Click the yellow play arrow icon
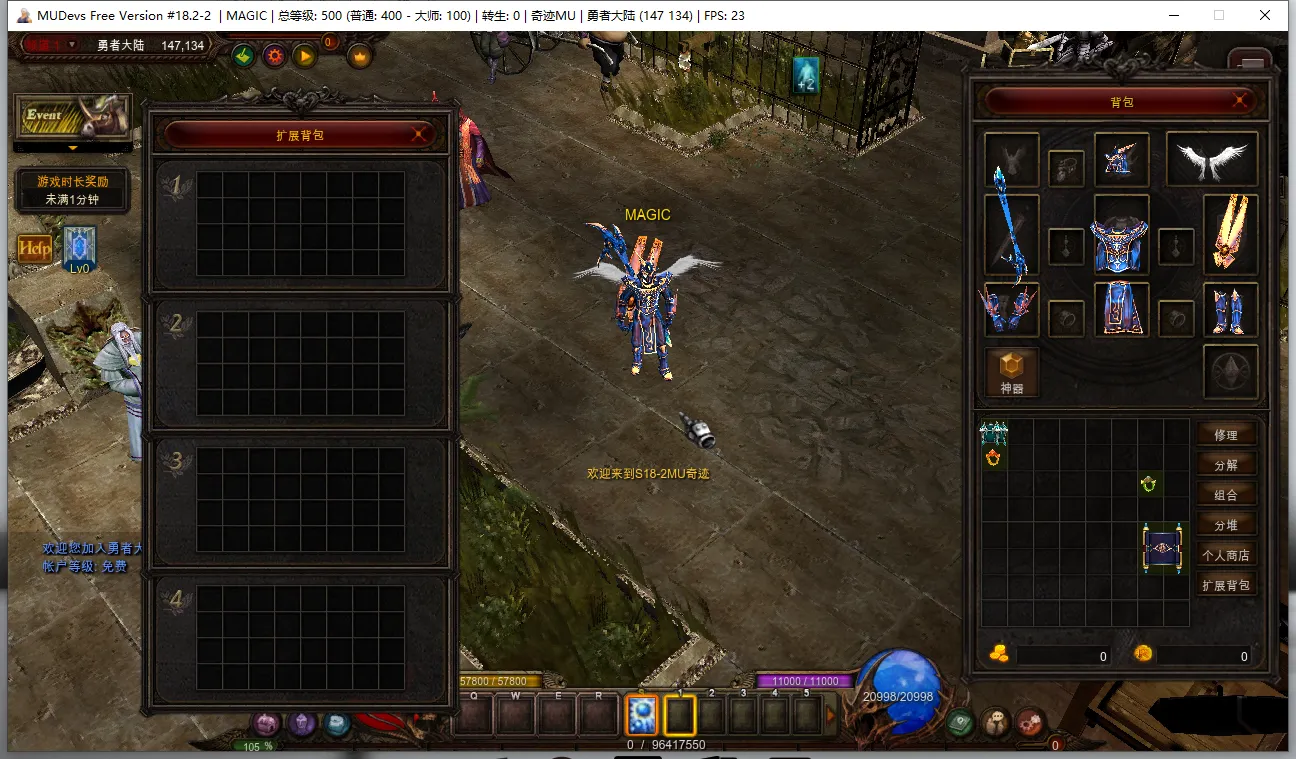 (304, 56)
